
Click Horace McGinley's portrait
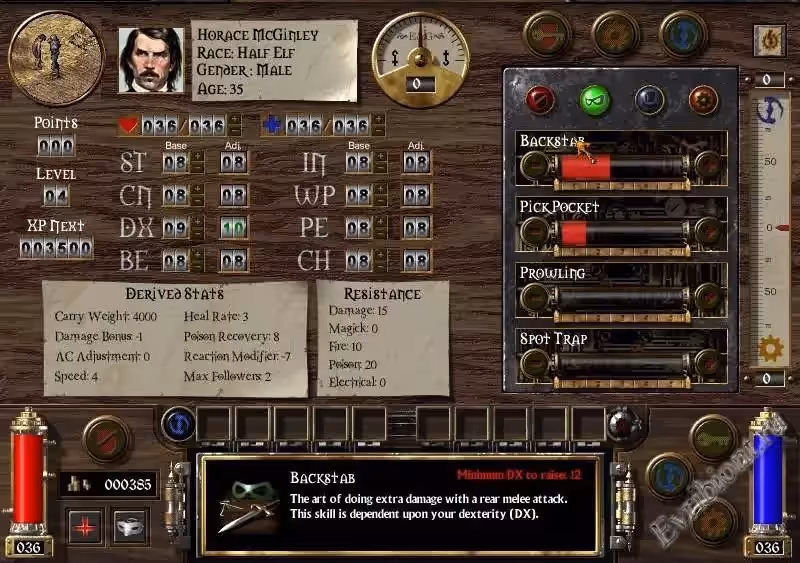coord(151,59)
